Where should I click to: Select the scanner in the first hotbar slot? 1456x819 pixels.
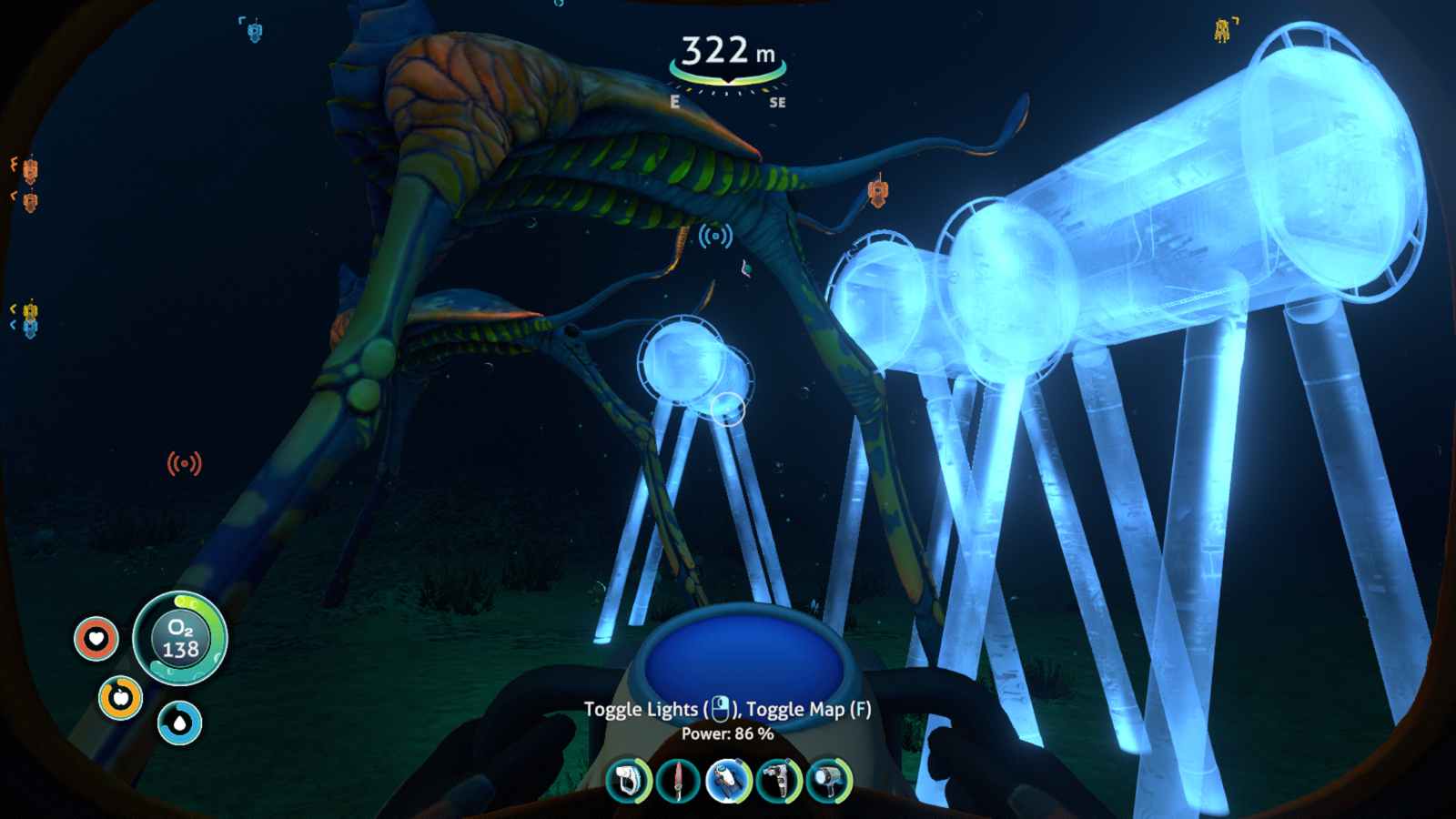tap(629, 781)
